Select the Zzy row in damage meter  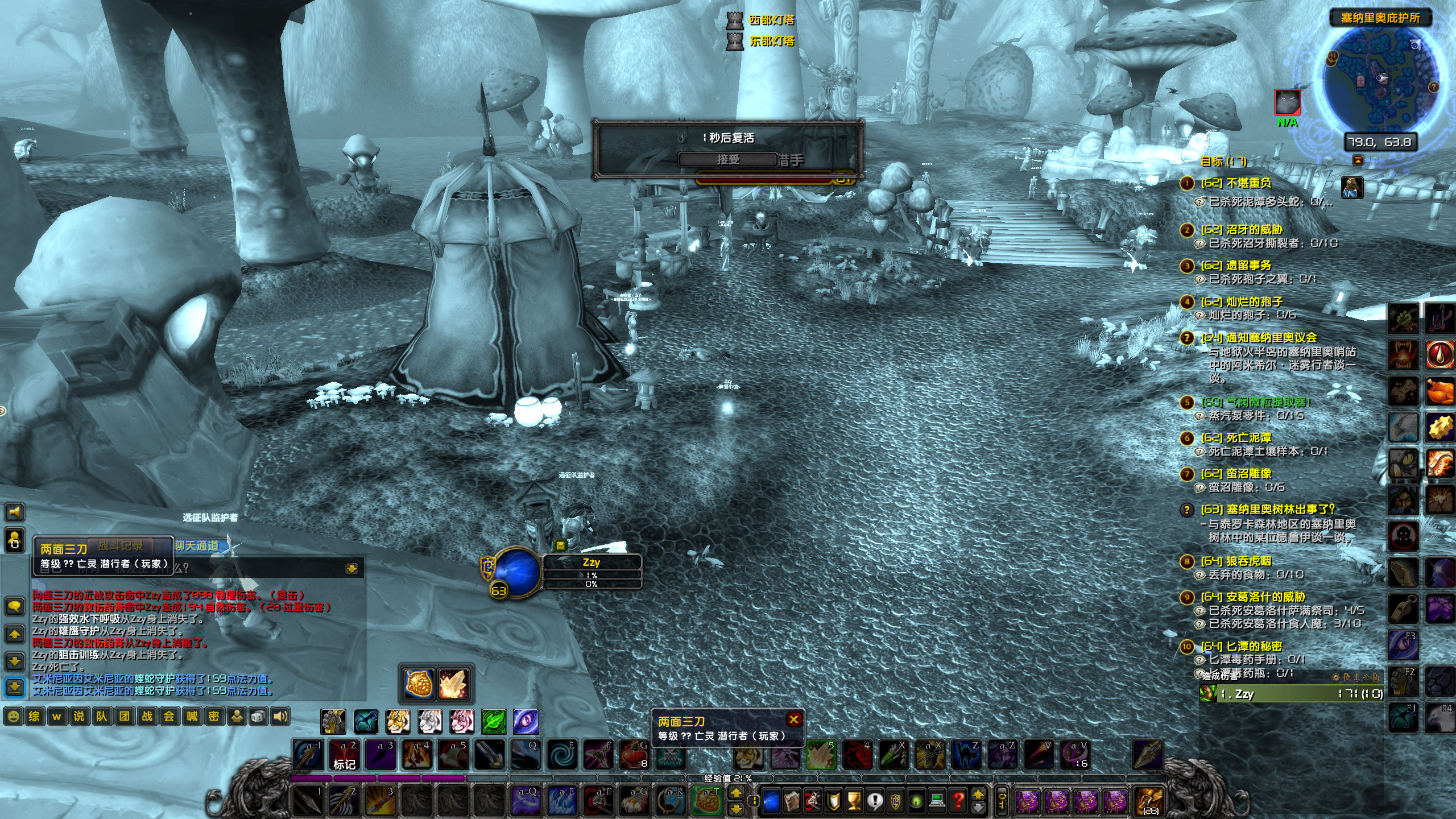click(x=1291, y=694)
